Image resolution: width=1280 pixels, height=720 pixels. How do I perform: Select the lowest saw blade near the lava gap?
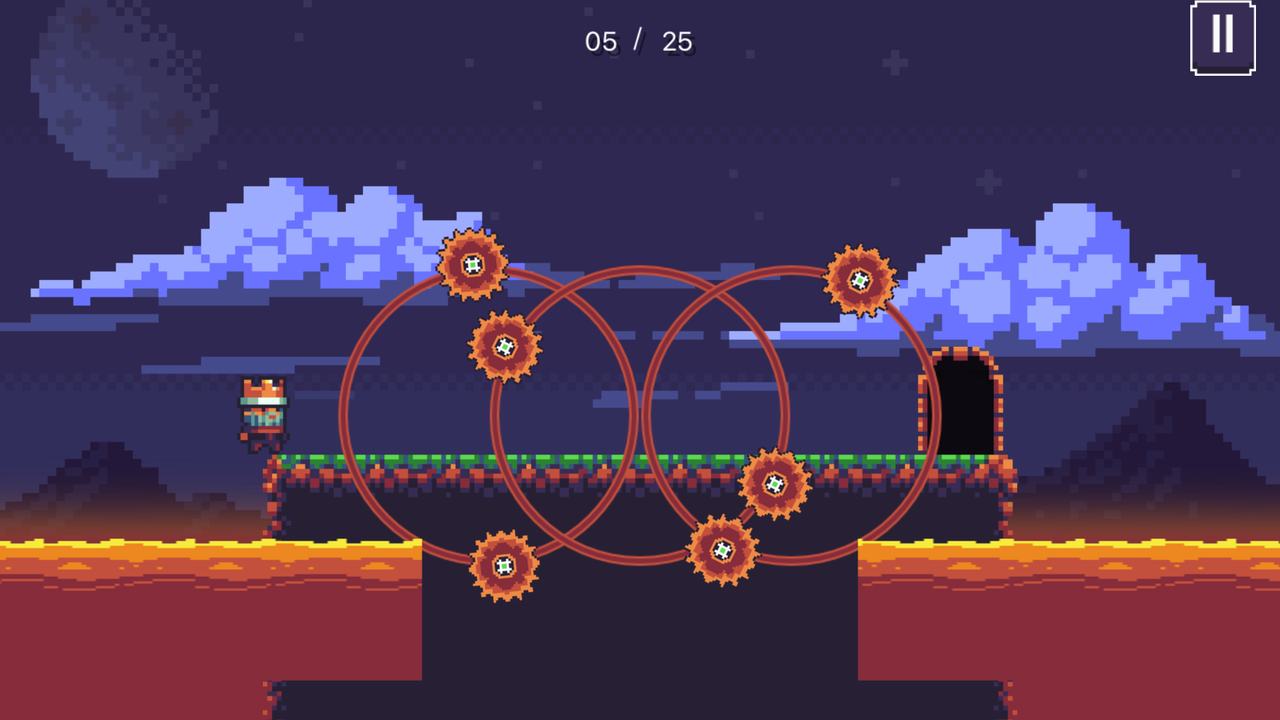(720, 550)
